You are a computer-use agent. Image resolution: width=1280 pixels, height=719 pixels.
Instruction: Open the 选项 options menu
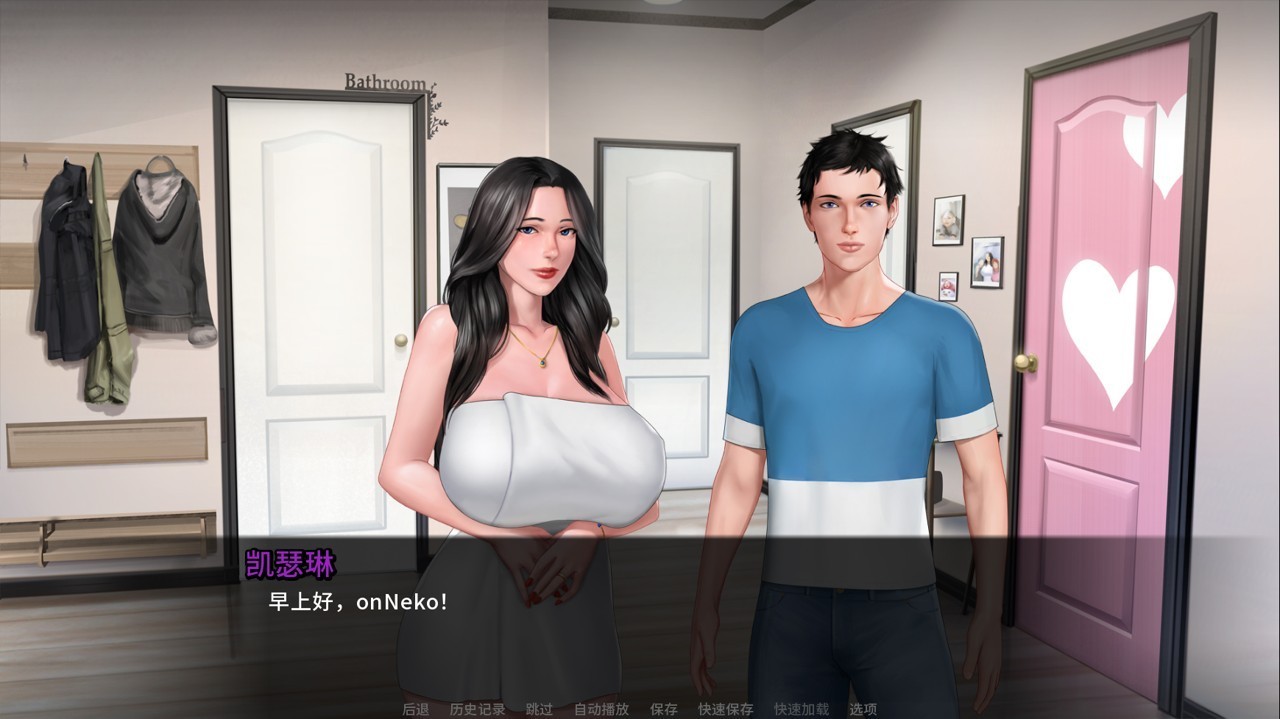pos(863,709)
